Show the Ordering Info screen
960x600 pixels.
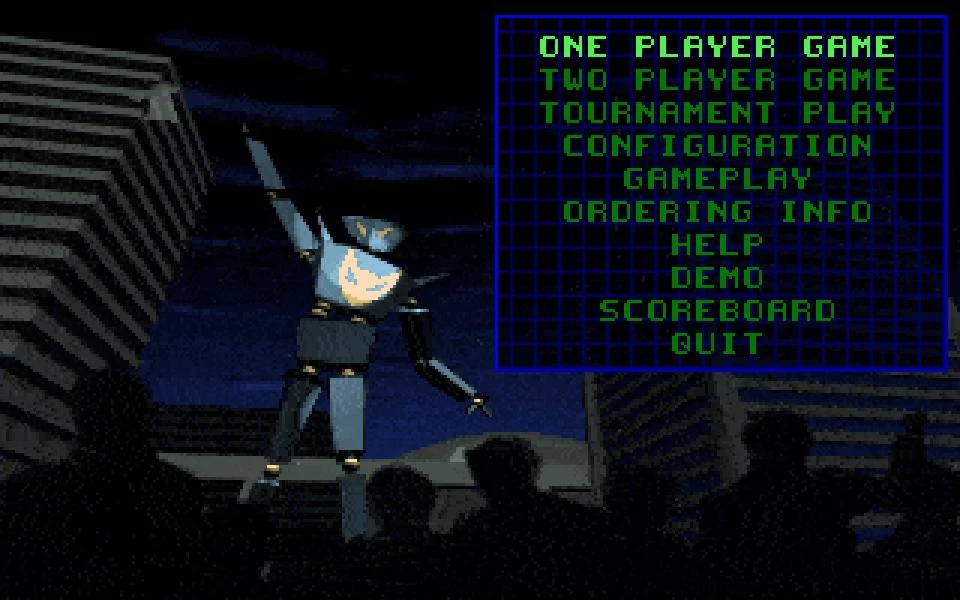coord(717,212)
